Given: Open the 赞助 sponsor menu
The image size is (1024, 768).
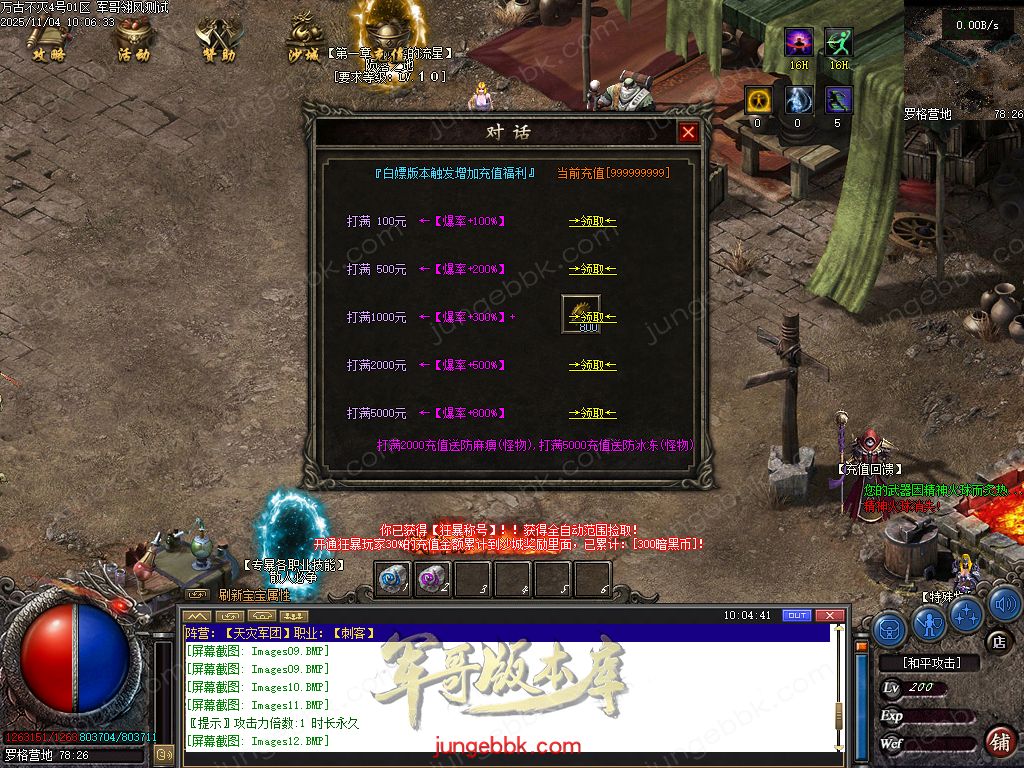Looking at the screenshot, I should [219, 40].
